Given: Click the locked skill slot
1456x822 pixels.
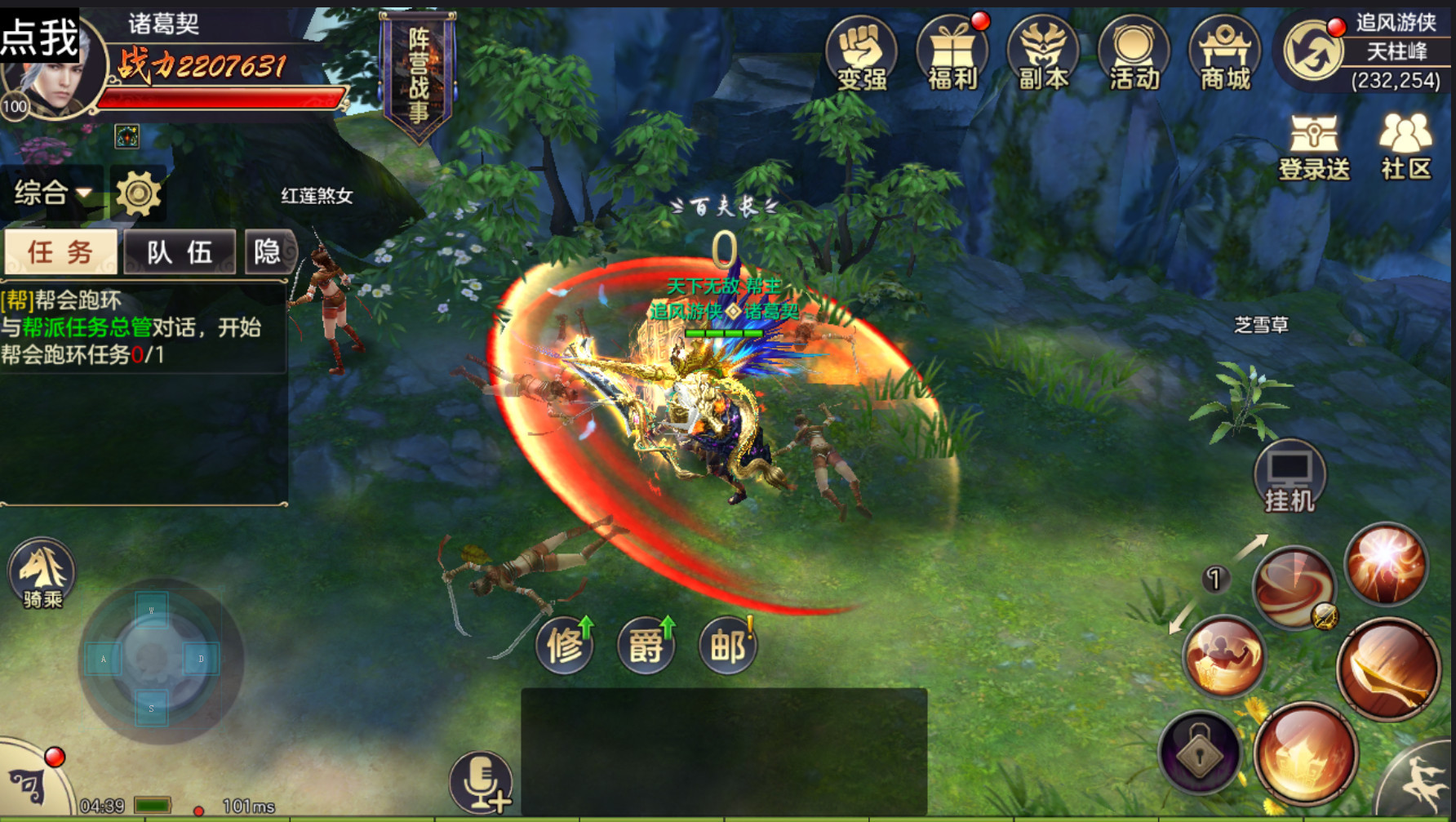Looking at the screenshot, I should click(x=1200, y=753).
